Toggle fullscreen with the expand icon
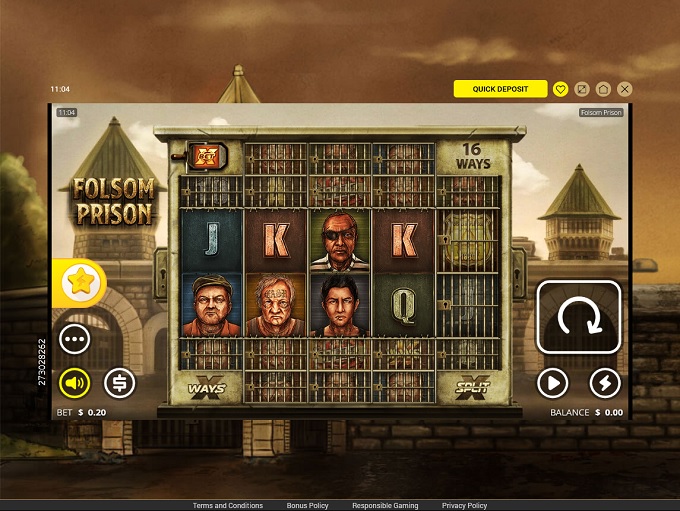 click(583, 89)
